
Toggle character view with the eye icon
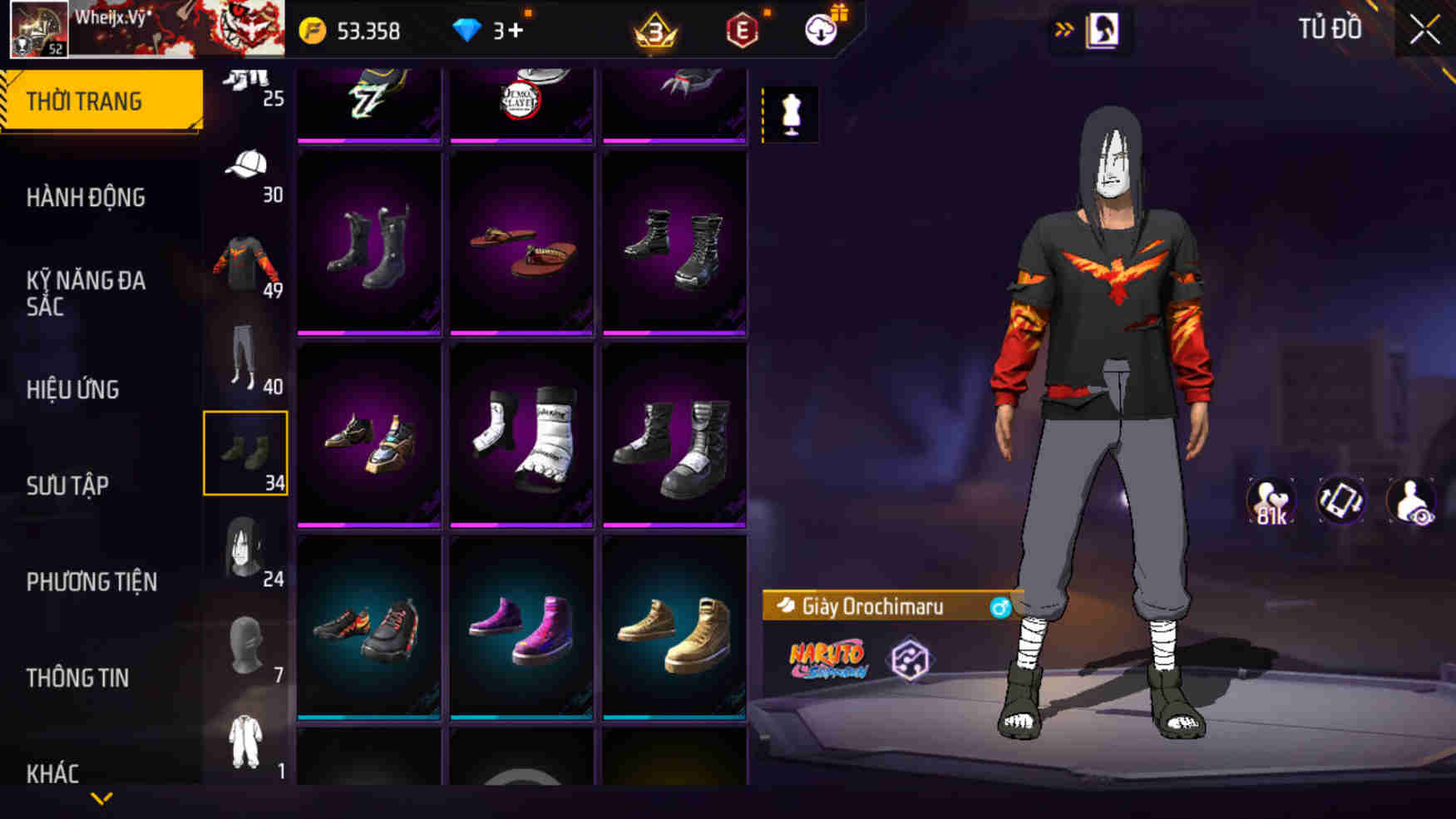pyautogui.click(x=1411, y=500)
